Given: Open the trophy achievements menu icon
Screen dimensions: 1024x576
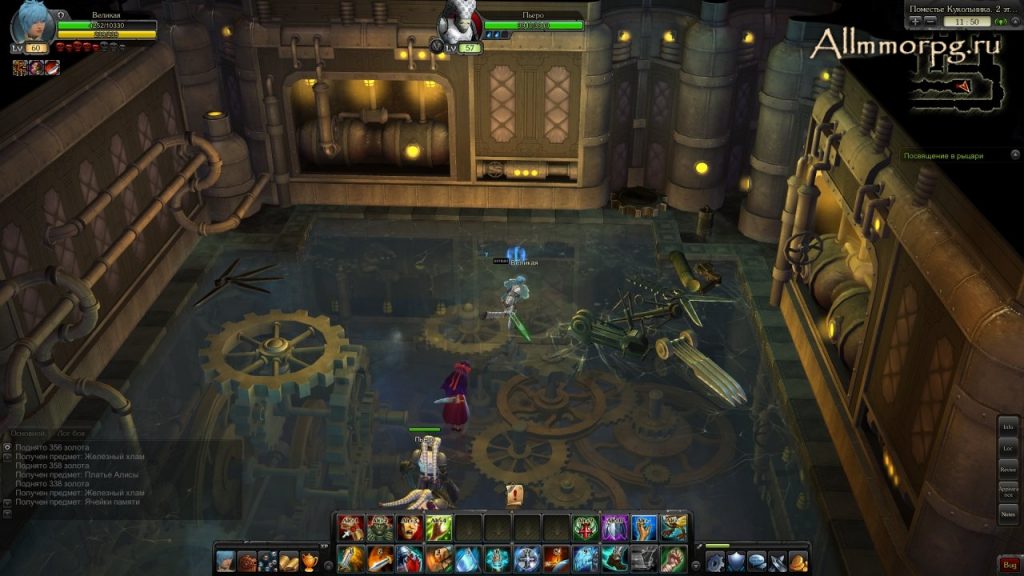Looking at the screenshot, I should (x=310, y=560).
